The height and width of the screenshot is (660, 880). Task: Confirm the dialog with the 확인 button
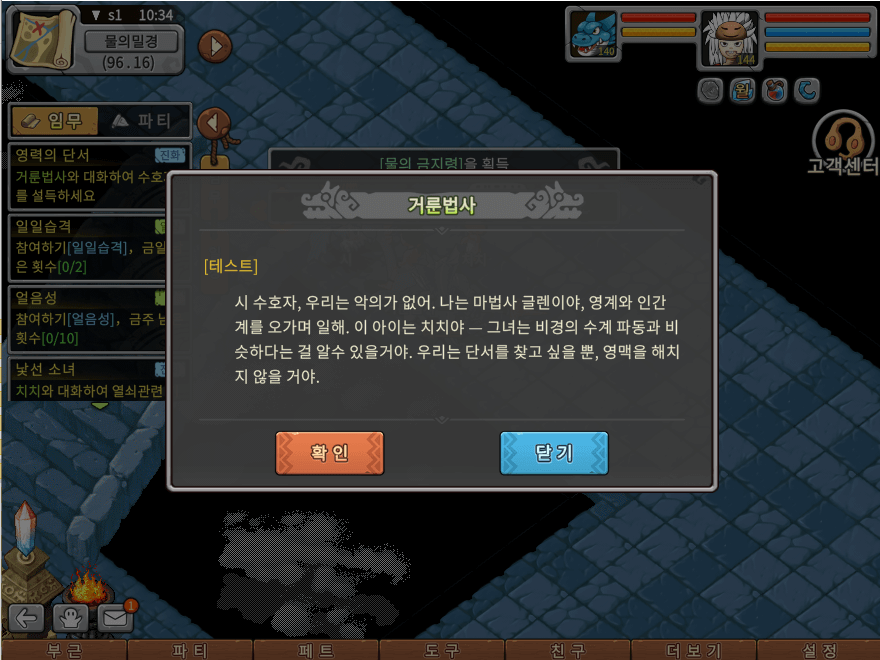tap(329, 453)
